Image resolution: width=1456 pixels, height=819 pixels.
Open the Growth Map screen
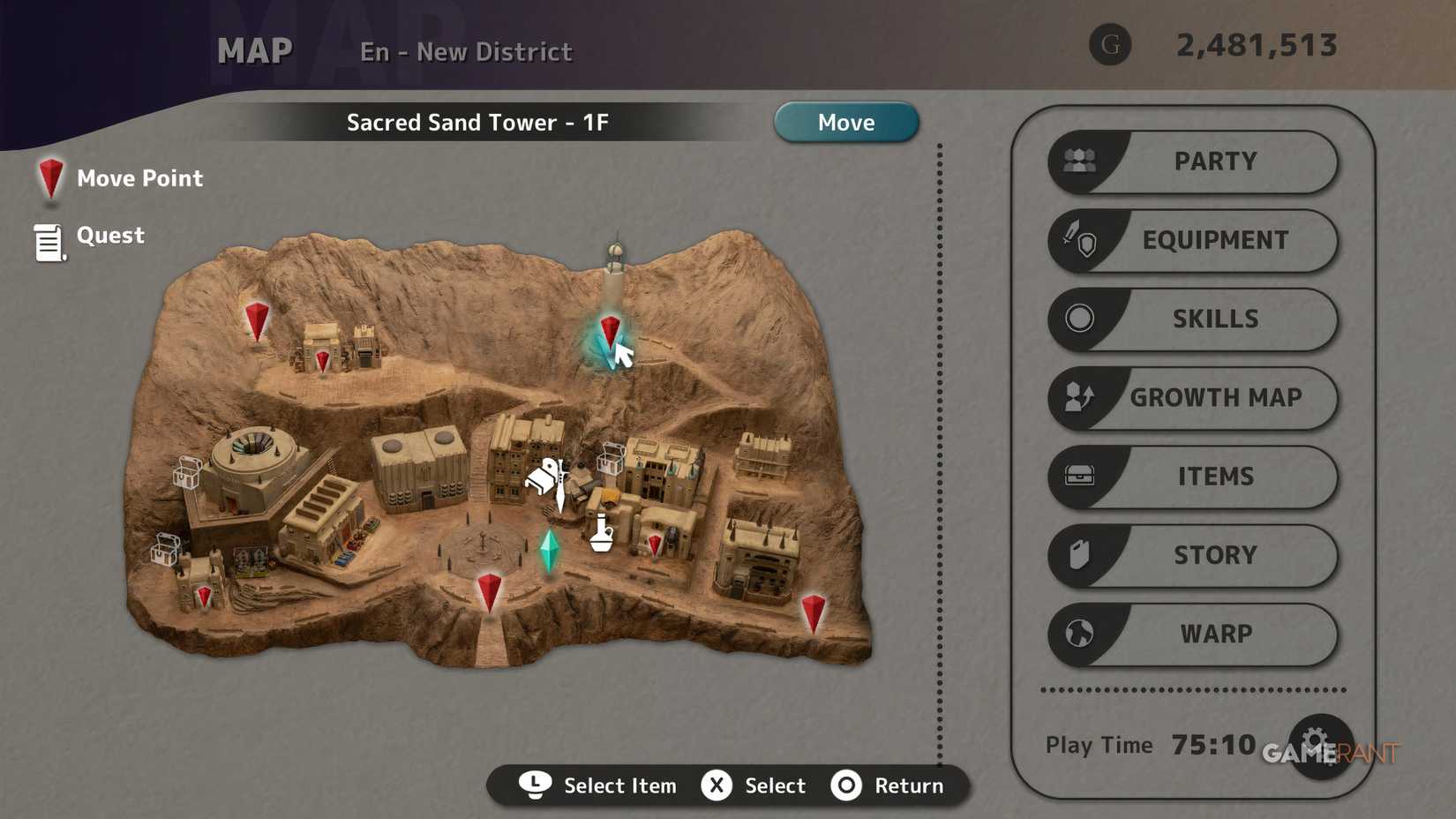(1215, 398)
